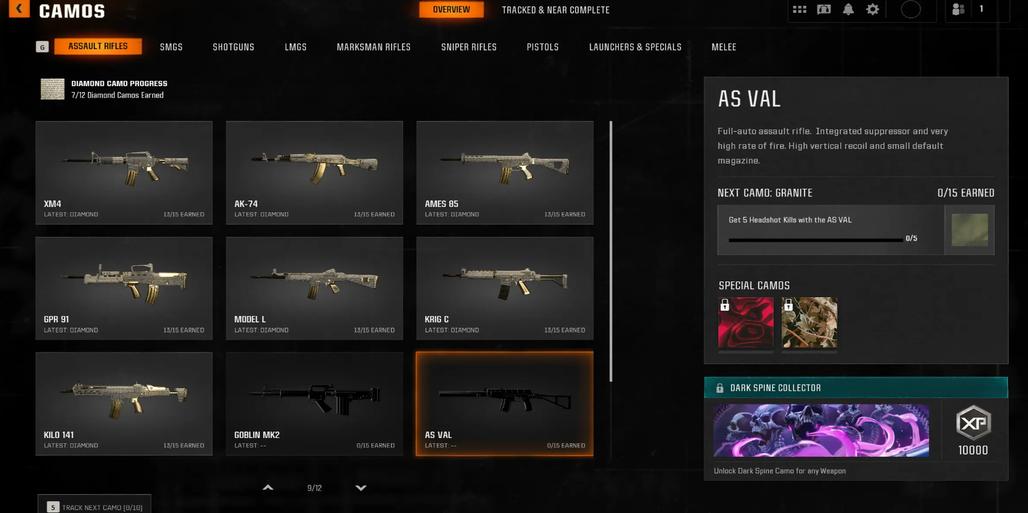The height and width of the screenshot is (513, 1028).
Task: Select the SMGs weapon category
Action: 171,47
